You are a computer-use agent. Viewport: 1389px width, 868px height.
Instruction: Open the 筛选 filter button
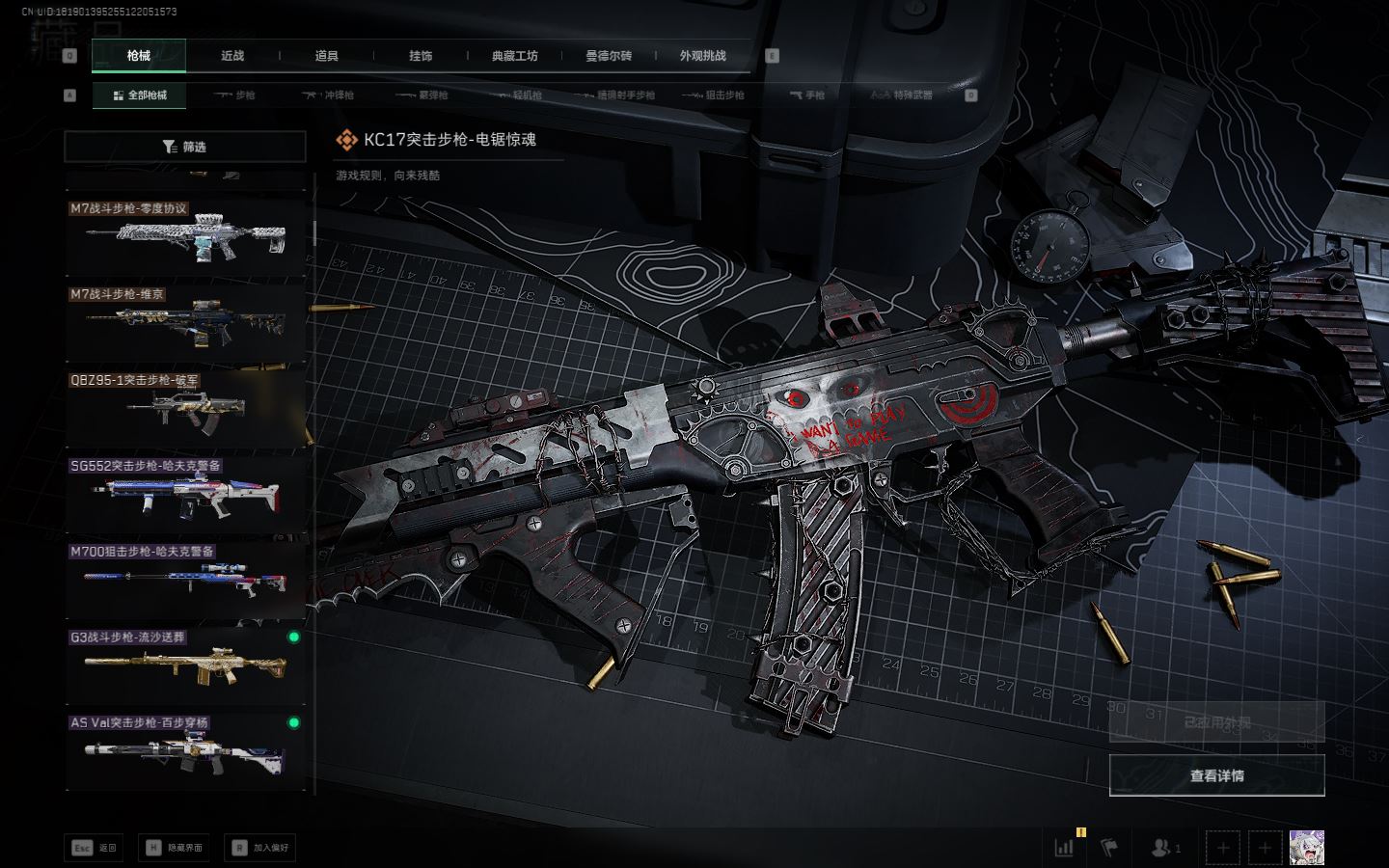coord(185,147)
